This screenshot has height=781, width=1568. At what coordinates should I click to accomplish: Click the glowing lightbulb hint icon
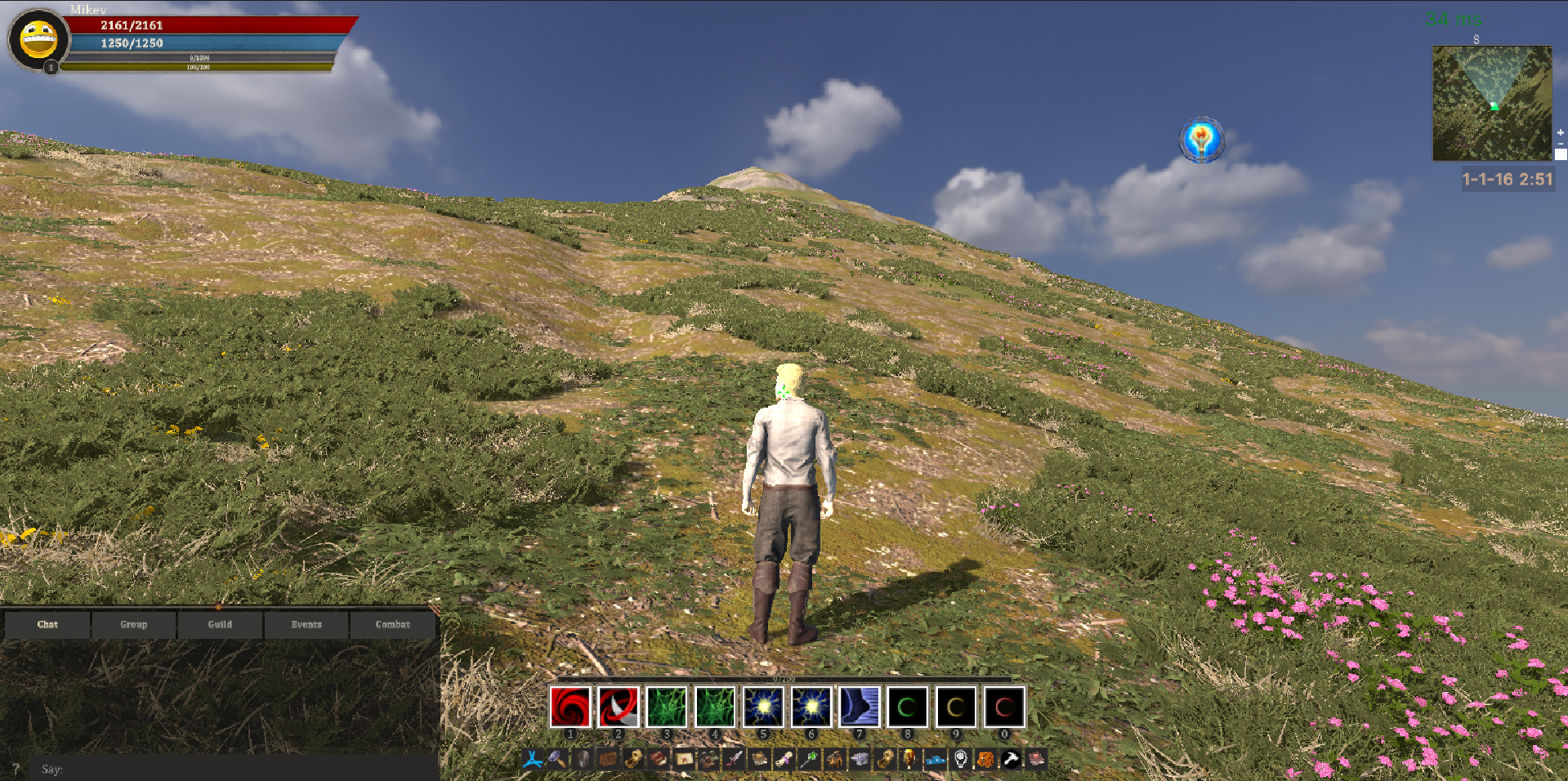click(x=1201, y=140)
